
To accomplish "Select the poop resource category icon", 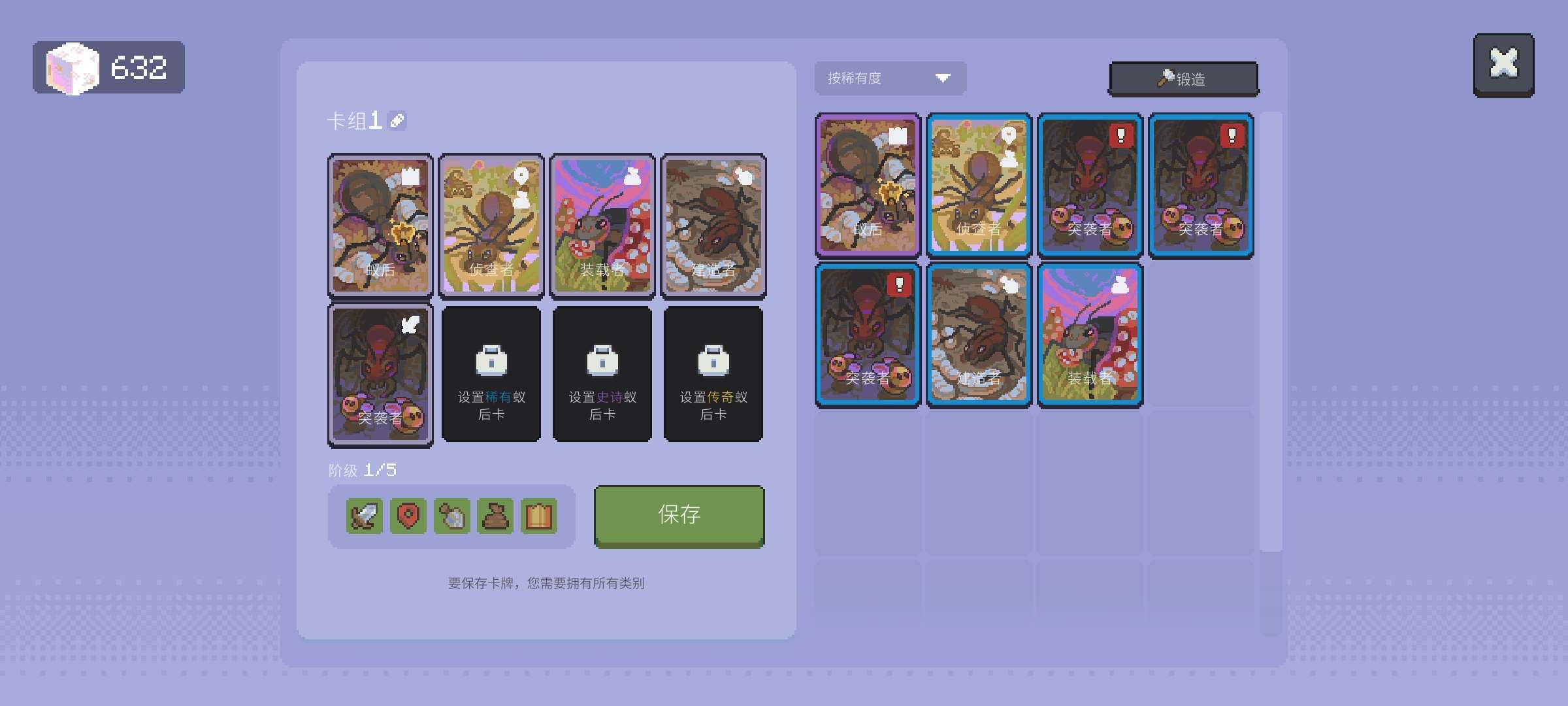I will (x=495, y=516).
